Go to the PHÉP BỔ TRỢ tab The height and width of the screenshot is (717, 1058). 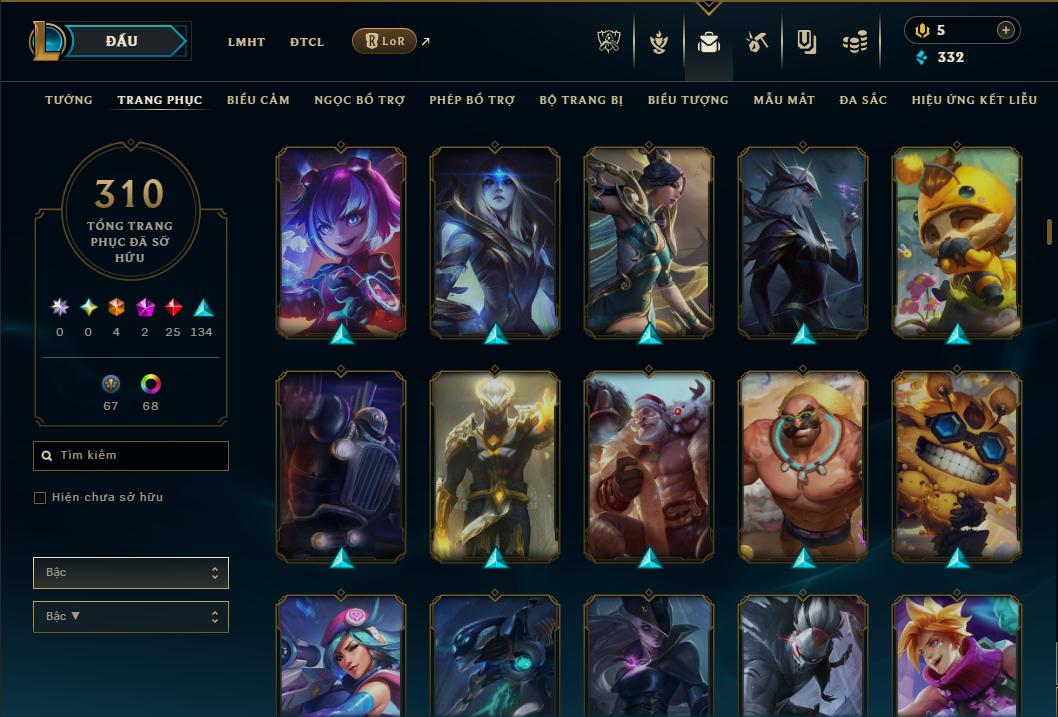[472, 100]
